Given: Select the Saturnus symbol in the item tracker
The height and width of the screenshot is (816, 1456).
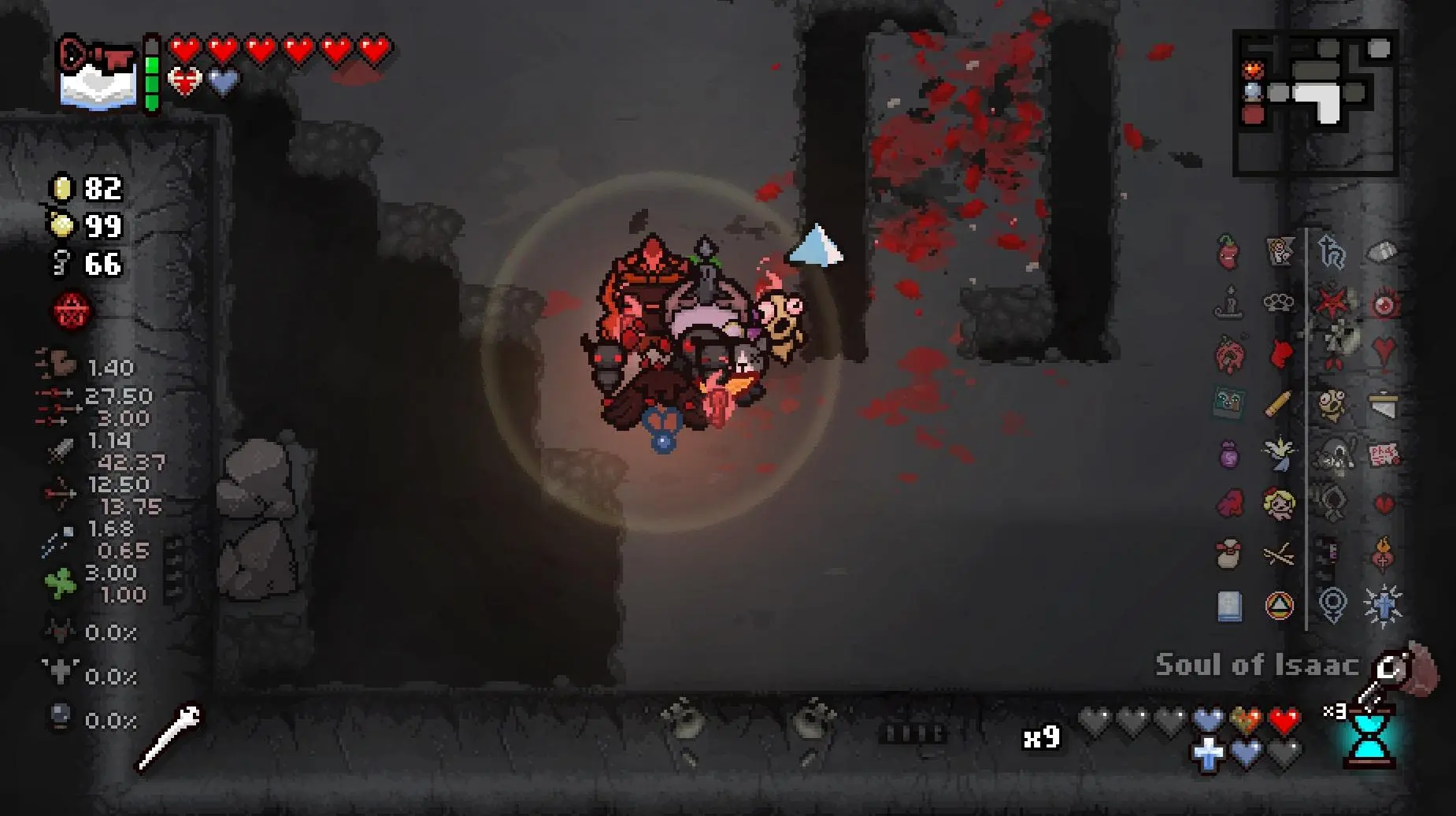Looking at the screenshot, I should (1278, 603).
